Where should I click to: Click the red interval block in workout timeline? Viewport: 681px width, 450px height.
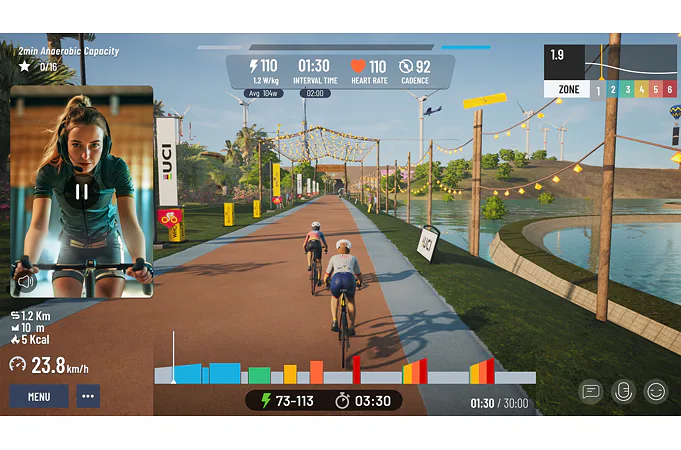(x=356, y=370)
